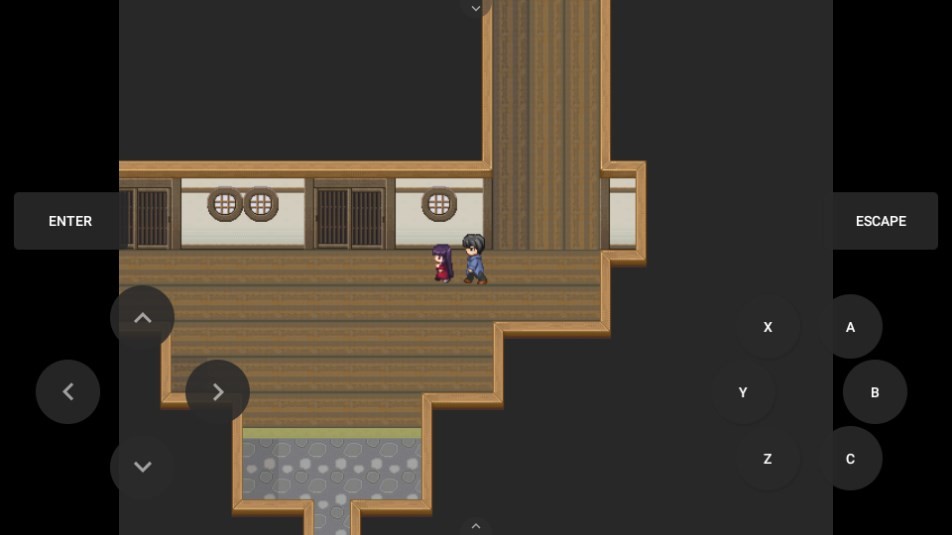Tap the right arrow on the d-pad
This screenshot has width=952, height=535.
pyautogui.click(x=217, y=392)
